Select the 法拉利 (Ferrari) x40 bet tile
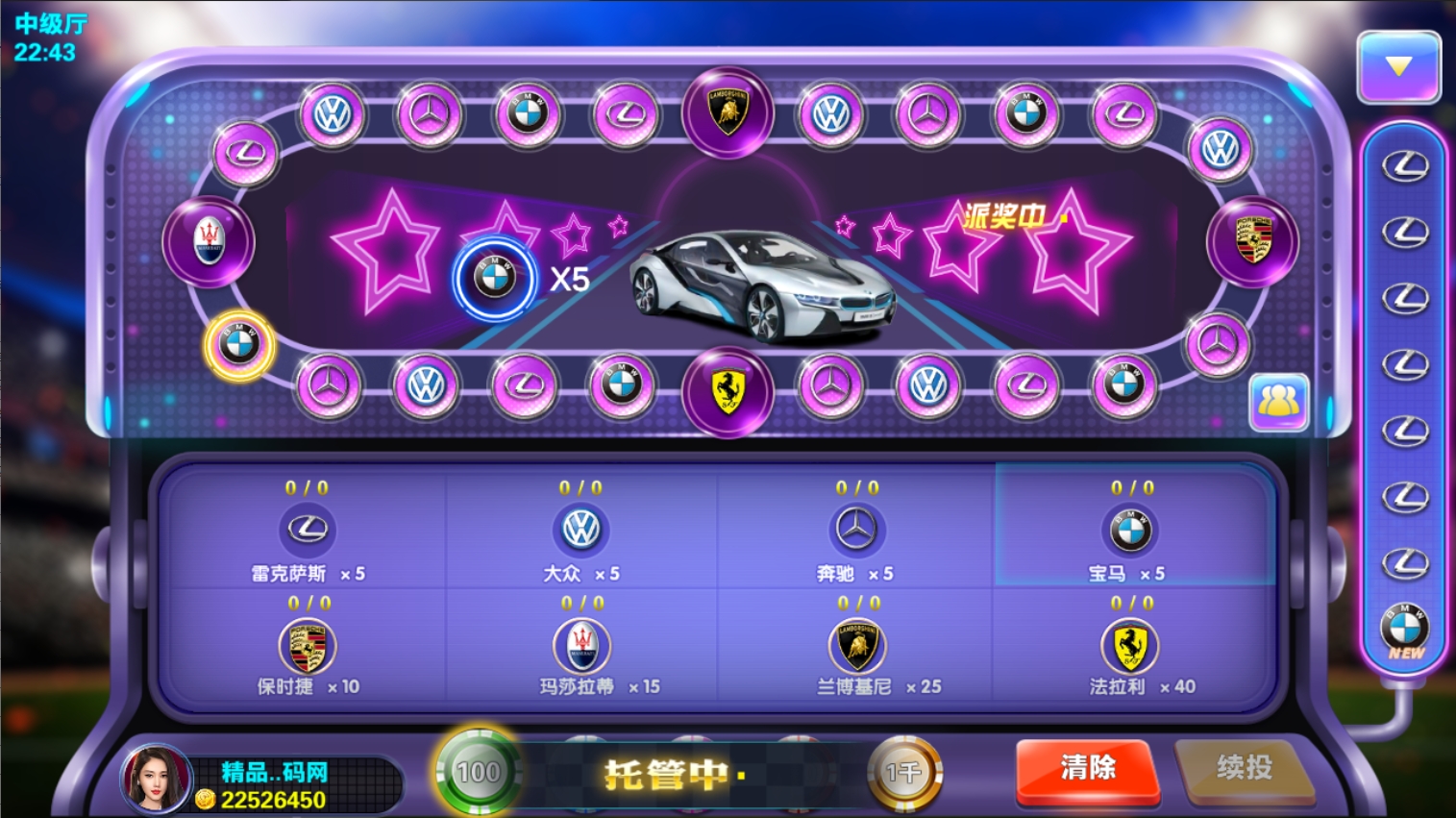Image resolution: width=1456 pixels, height=818 pixels. coord(1130,648)
